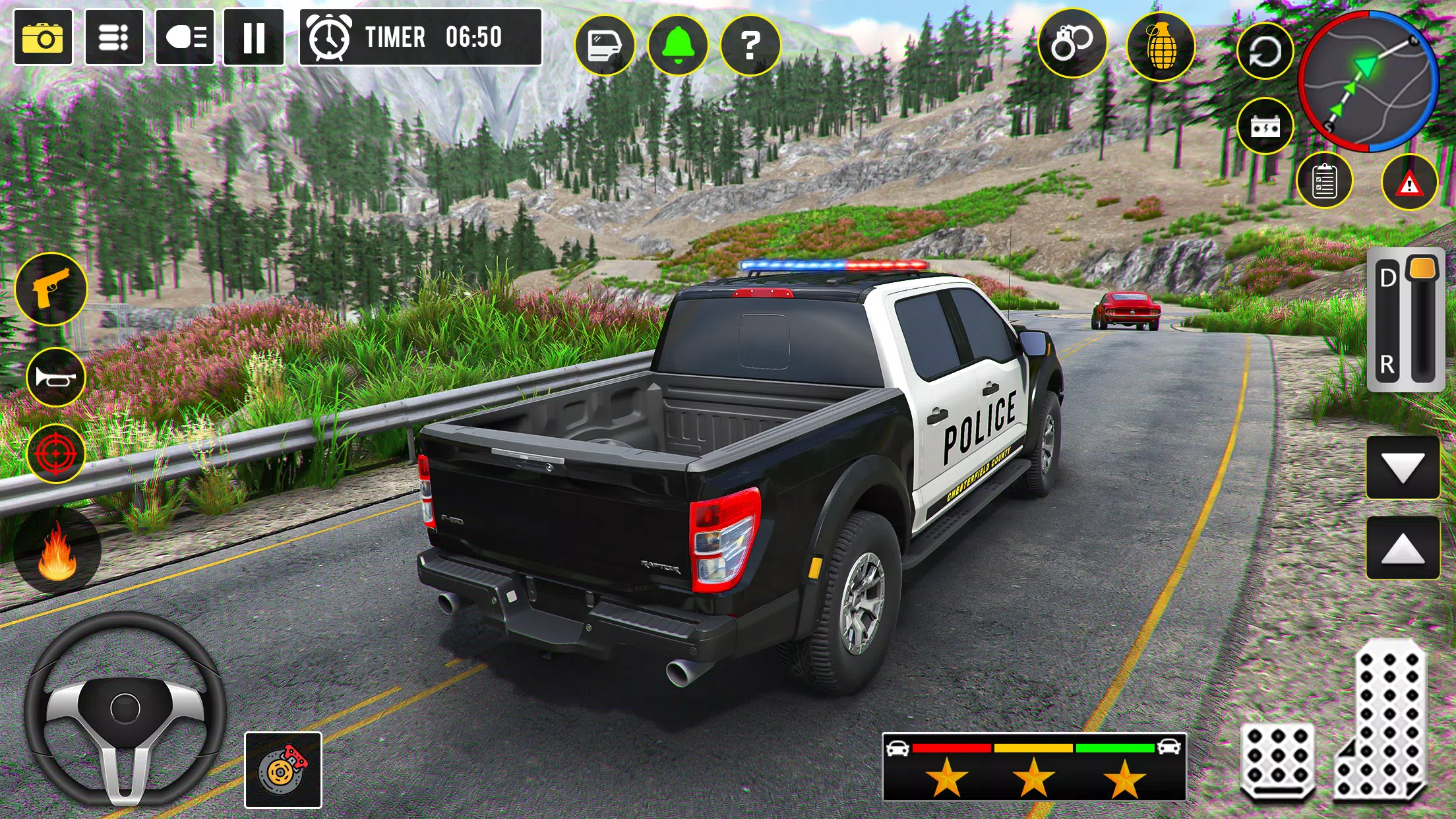Sound the horn

coord(55,377)
